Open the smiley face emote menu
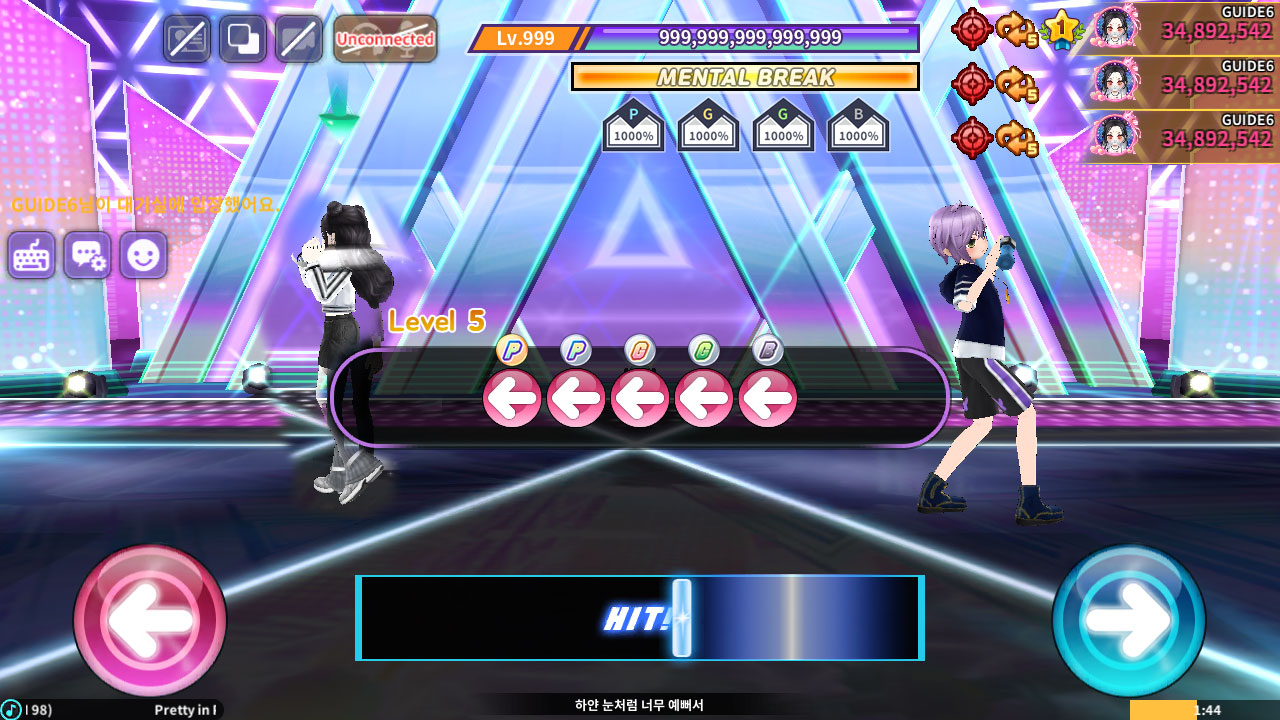The height and width of the screenshot is (720, 1280). pos(143,256)
